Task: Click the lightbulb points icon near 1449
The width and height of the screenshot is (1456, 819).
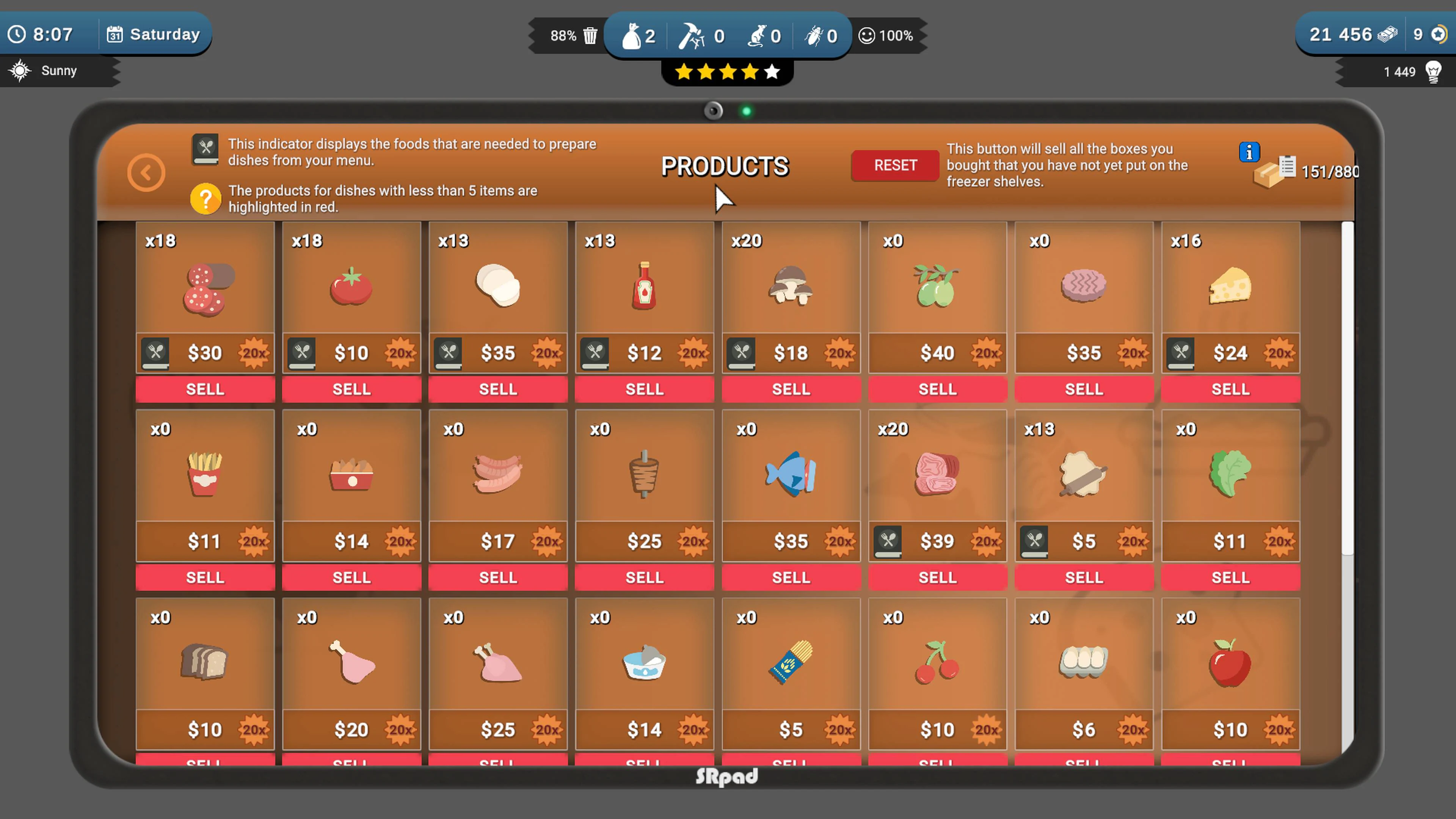Action: tap(1434, 71)
